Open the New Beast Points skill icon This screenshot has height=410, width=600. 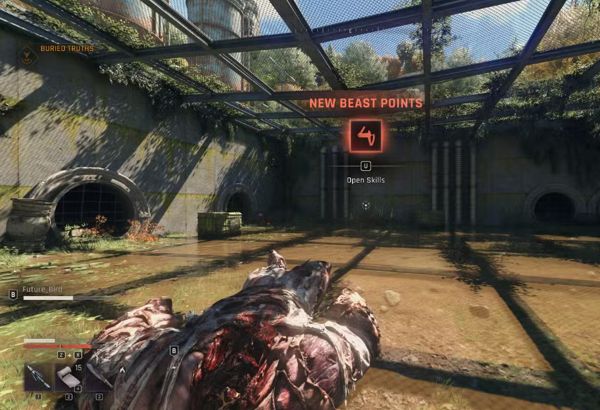(365, 135)
